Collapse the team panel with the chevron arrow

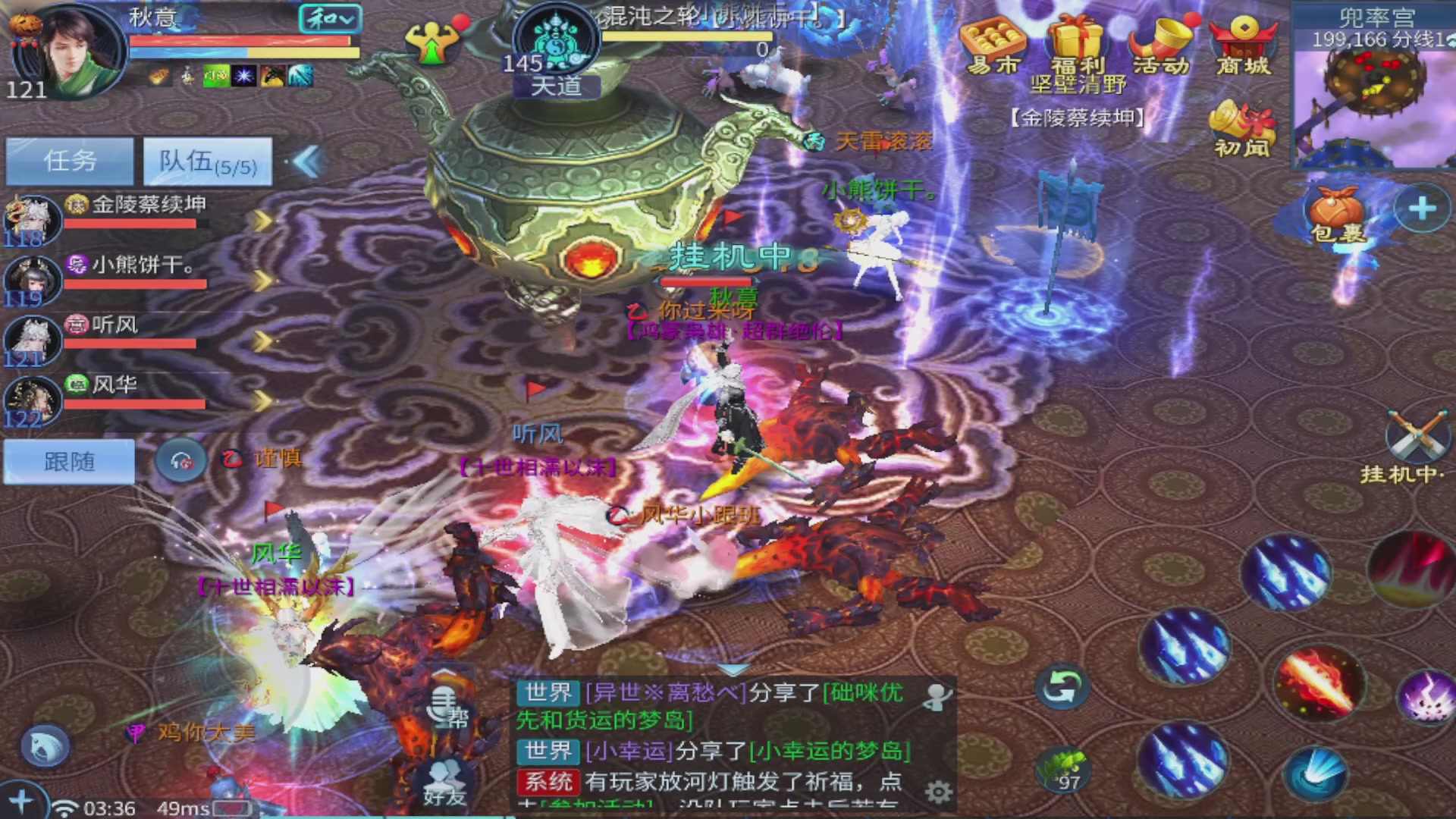point(306,162)
